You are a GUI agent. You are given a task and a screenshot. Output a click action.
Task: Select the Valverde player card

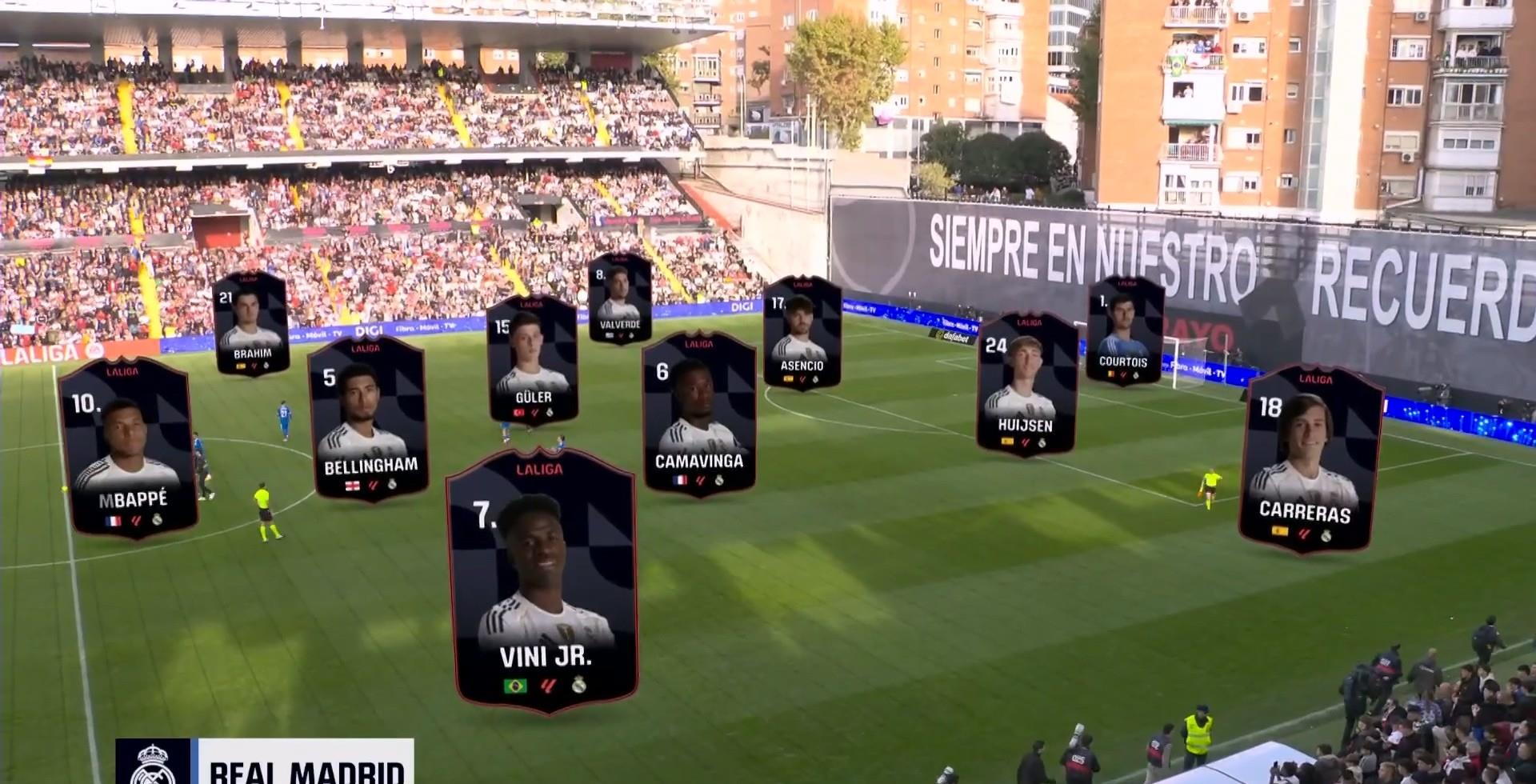pyautogui.click(x=620, y=298)
